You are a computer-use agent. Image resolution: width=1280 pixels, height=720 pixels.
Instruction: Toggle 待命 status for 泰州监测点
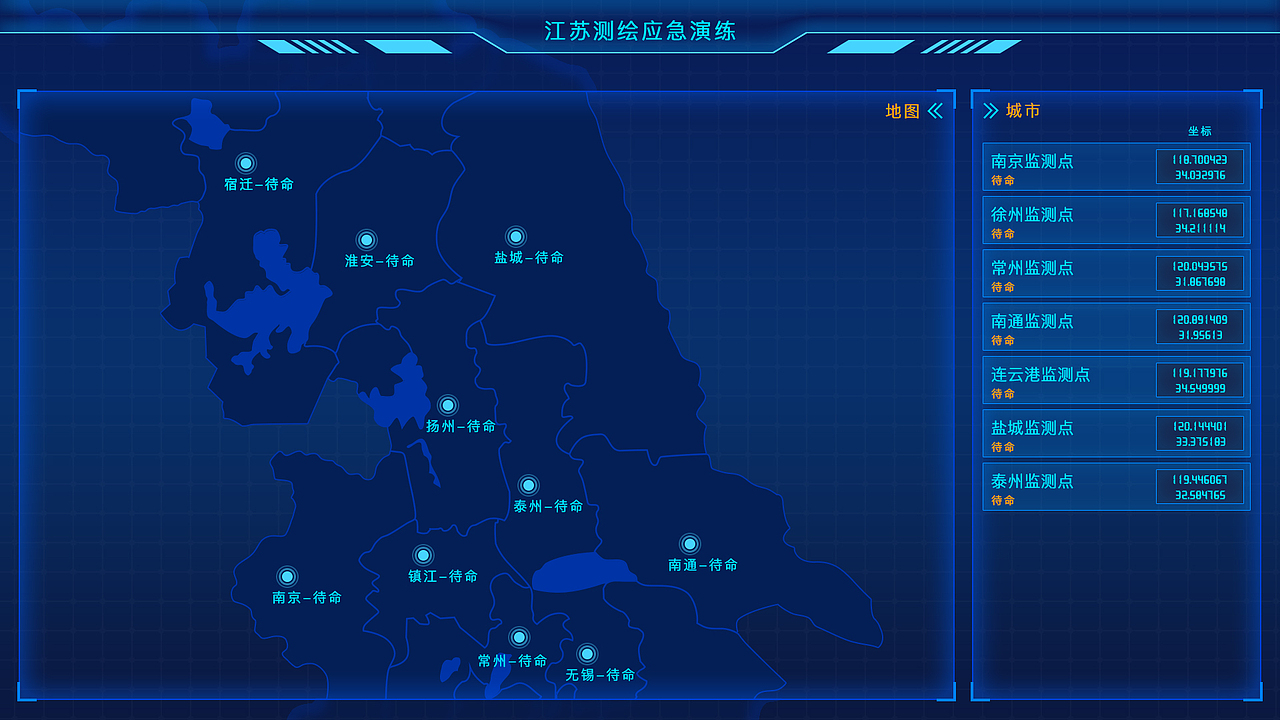tap(1002, 500)
